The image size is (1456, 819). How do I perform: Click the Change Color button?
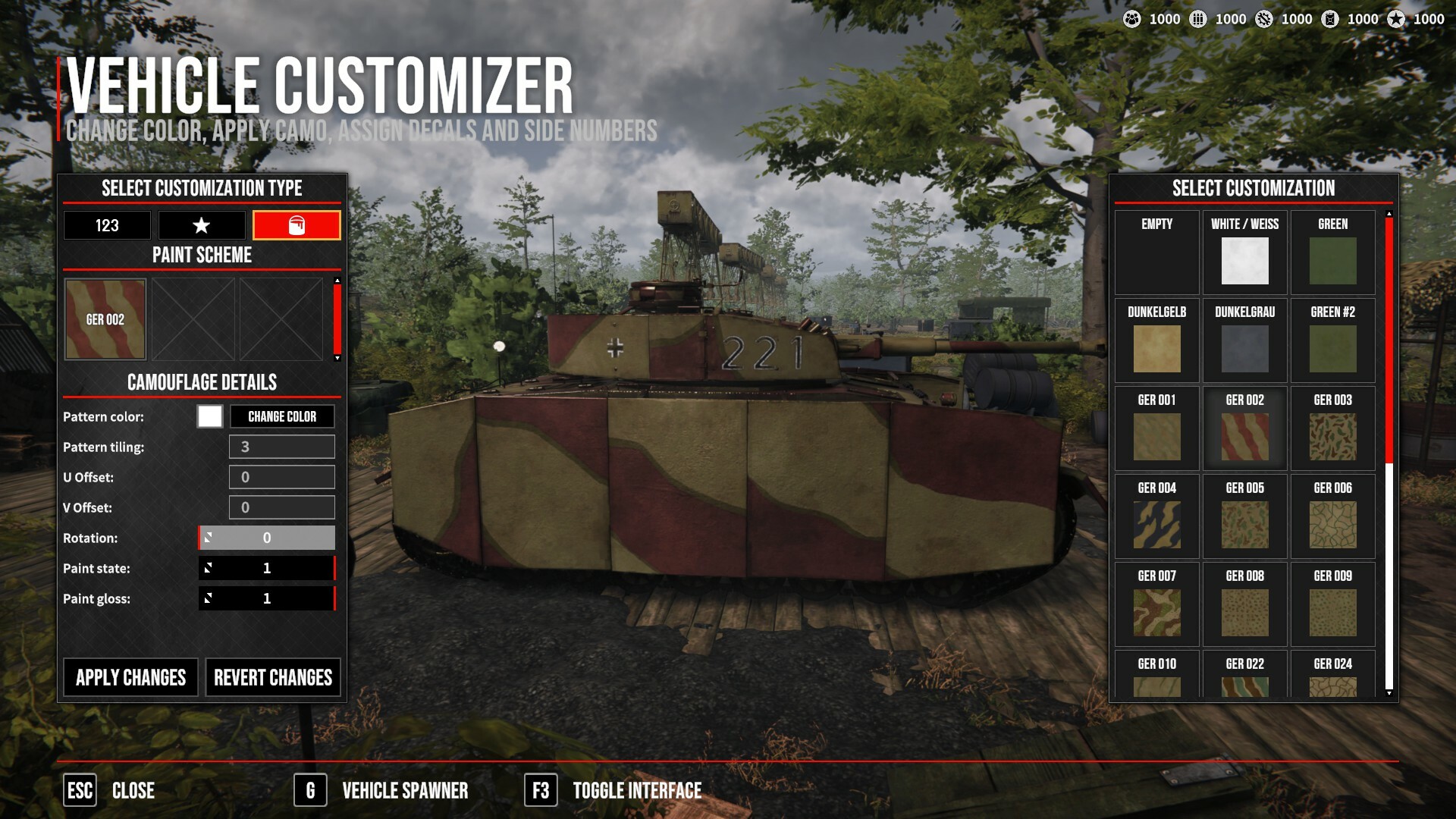coord(282,416)
